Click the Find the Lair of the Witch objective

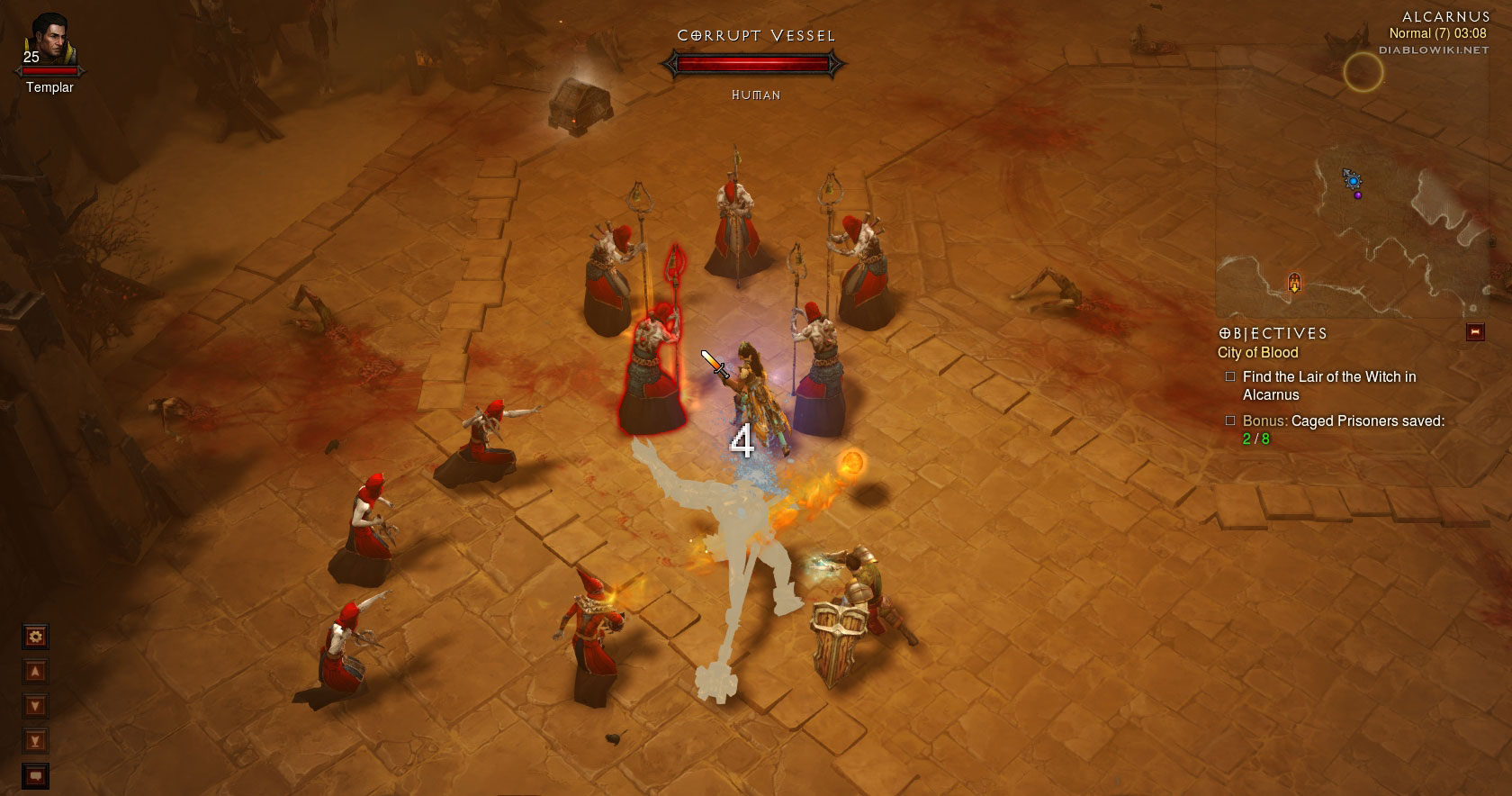click(x=1328, y=385)
